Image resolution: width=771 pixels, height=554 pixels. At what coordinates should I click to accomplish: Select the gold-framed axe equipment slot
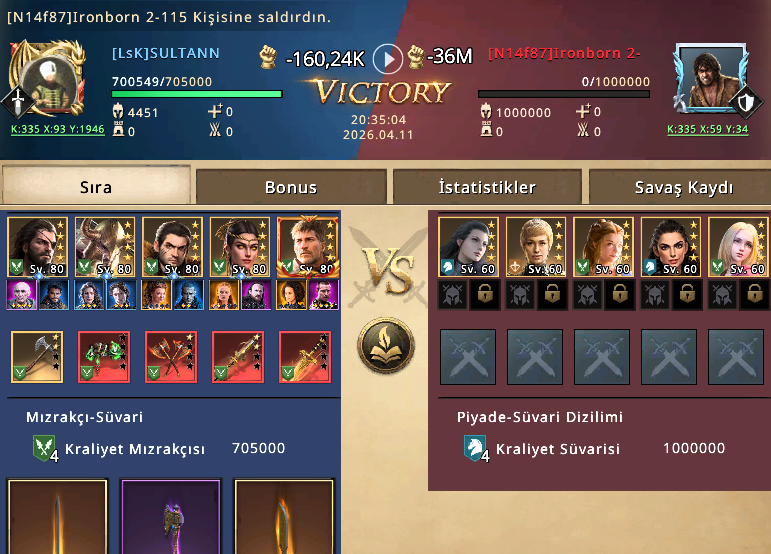(x=37, y=357)
